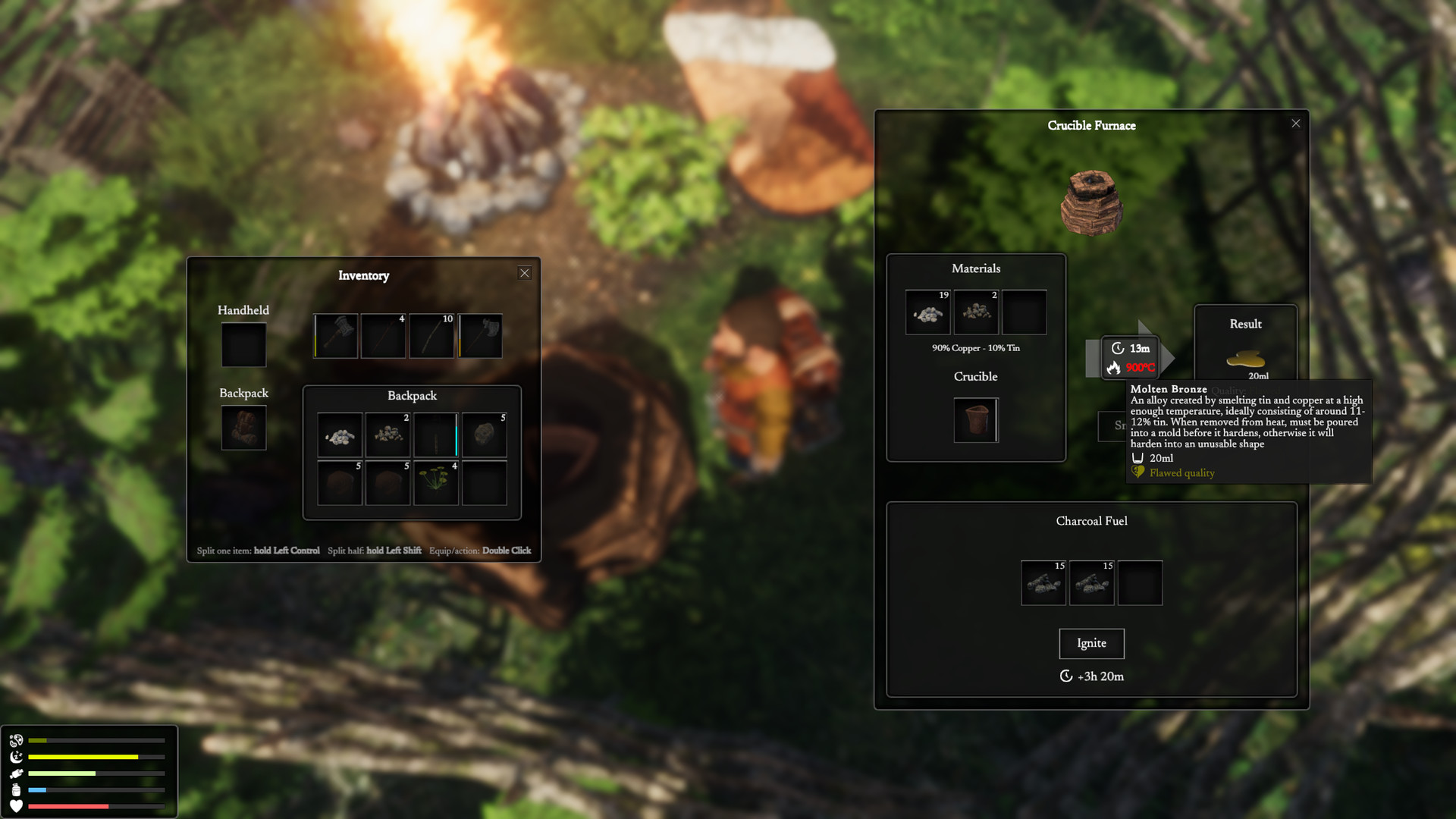Click the 900°C temperature indicator

(x=1139, y=366)
